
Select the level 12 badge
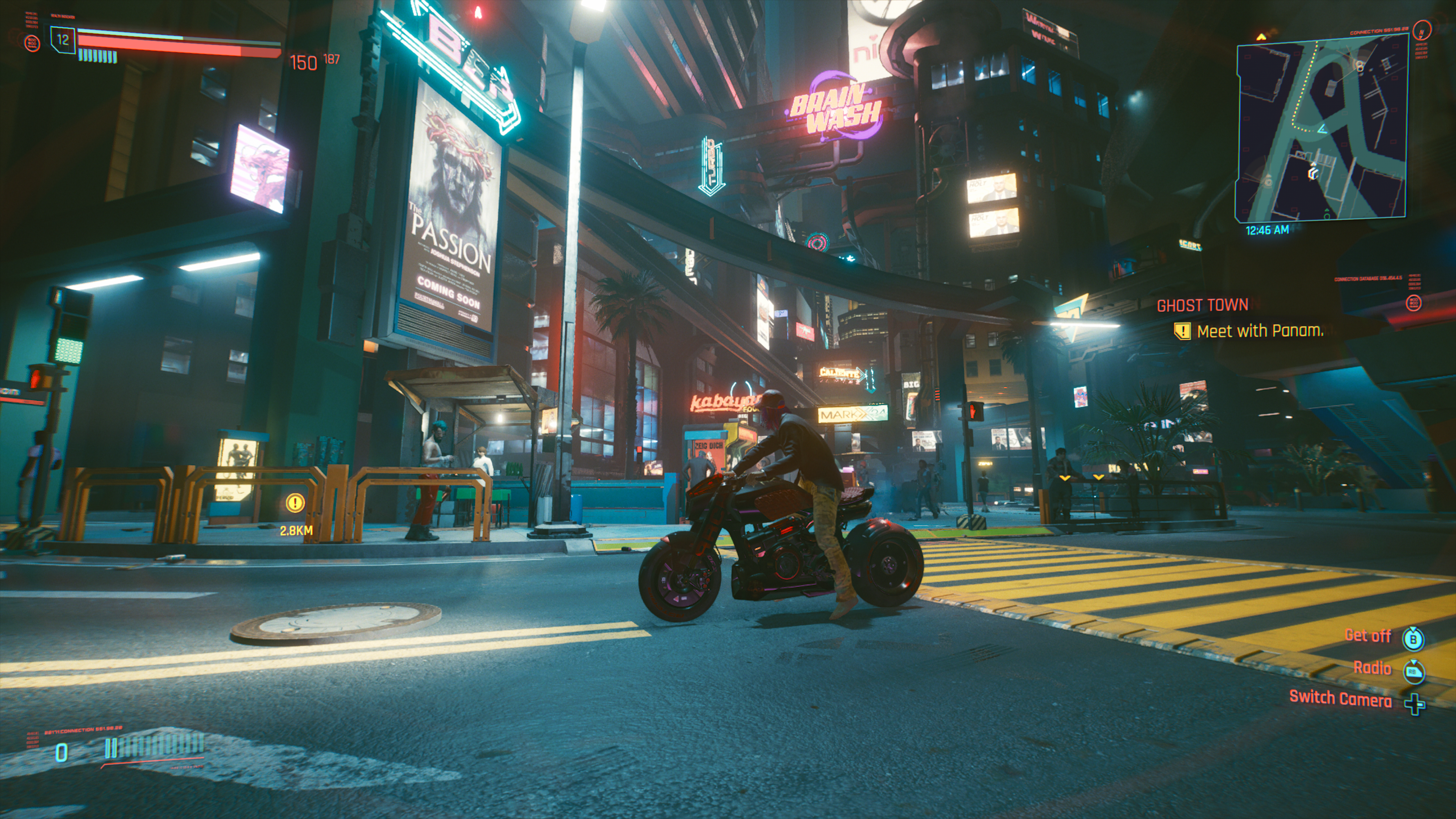point(63,40)
